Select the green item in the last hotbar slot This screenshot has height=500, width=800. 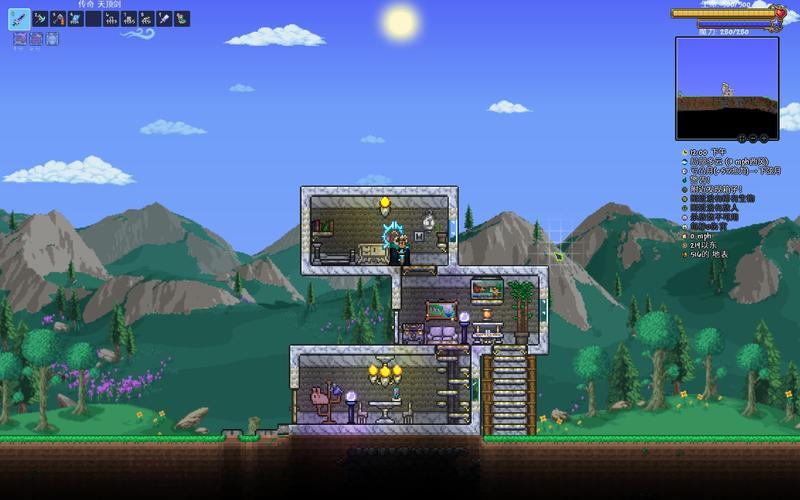pos(181,18)
